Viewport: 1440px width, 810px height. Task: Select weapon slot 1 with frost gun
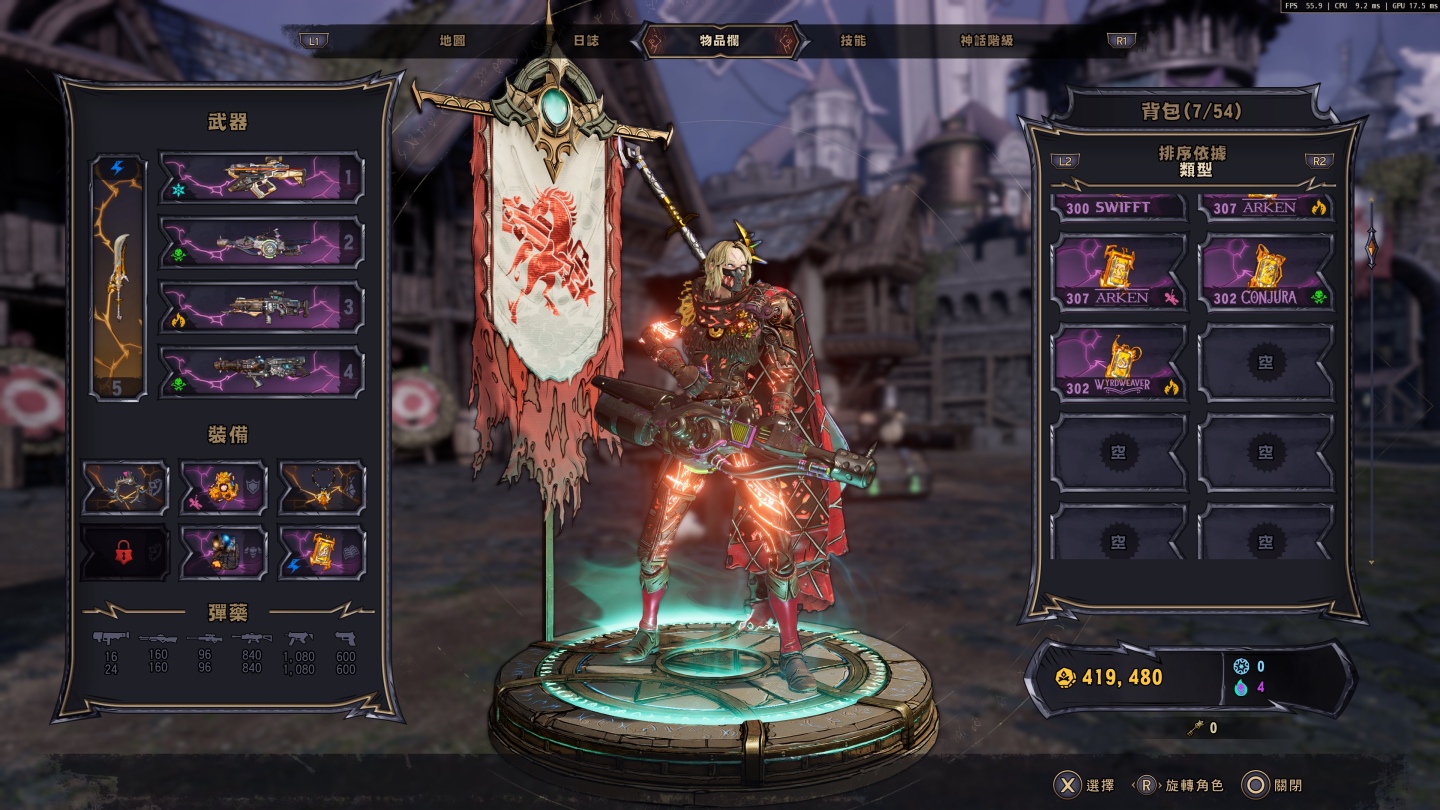[x=261, y=178]
